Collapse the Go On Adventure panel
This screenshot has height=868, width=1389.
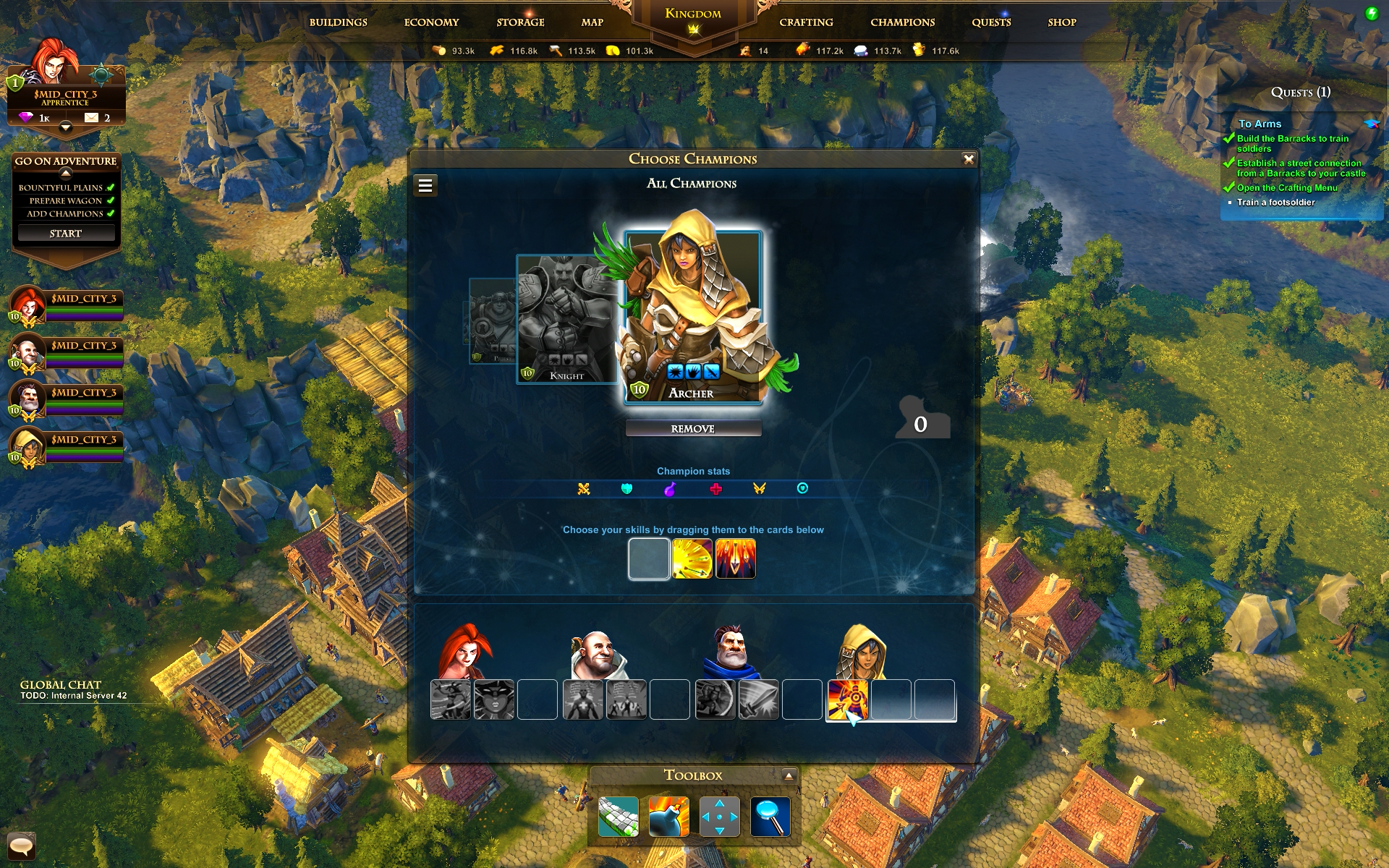click(65, 173)
